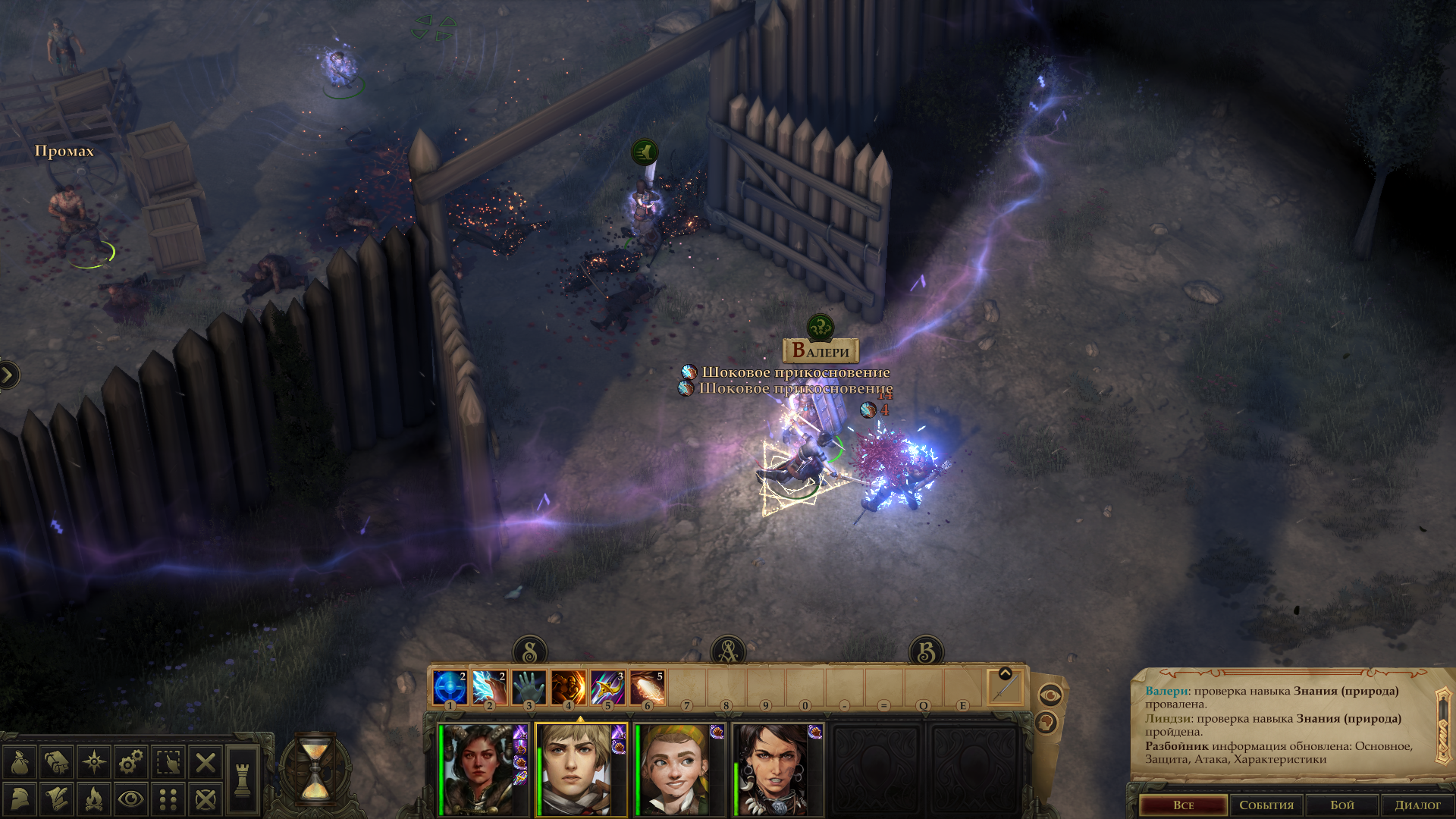The width and height of the screenshot is (1456, 819).
Task: Toggle the eye stealth icon in command panel
Action: click(x=131, y=799)
